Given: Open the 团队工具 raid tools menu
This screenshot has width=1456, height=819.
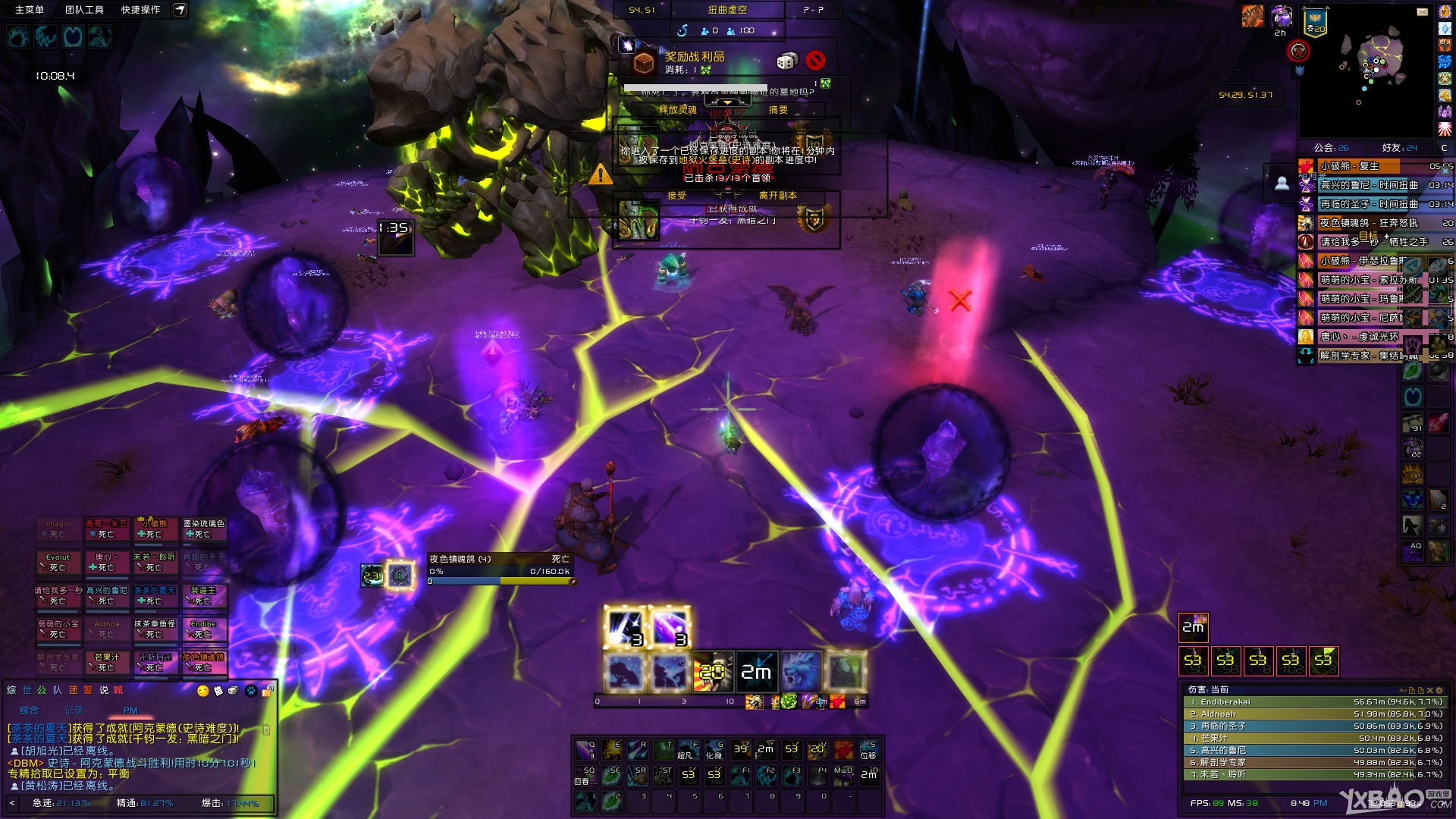Looking at the screenshot, I should click(84, 10).
